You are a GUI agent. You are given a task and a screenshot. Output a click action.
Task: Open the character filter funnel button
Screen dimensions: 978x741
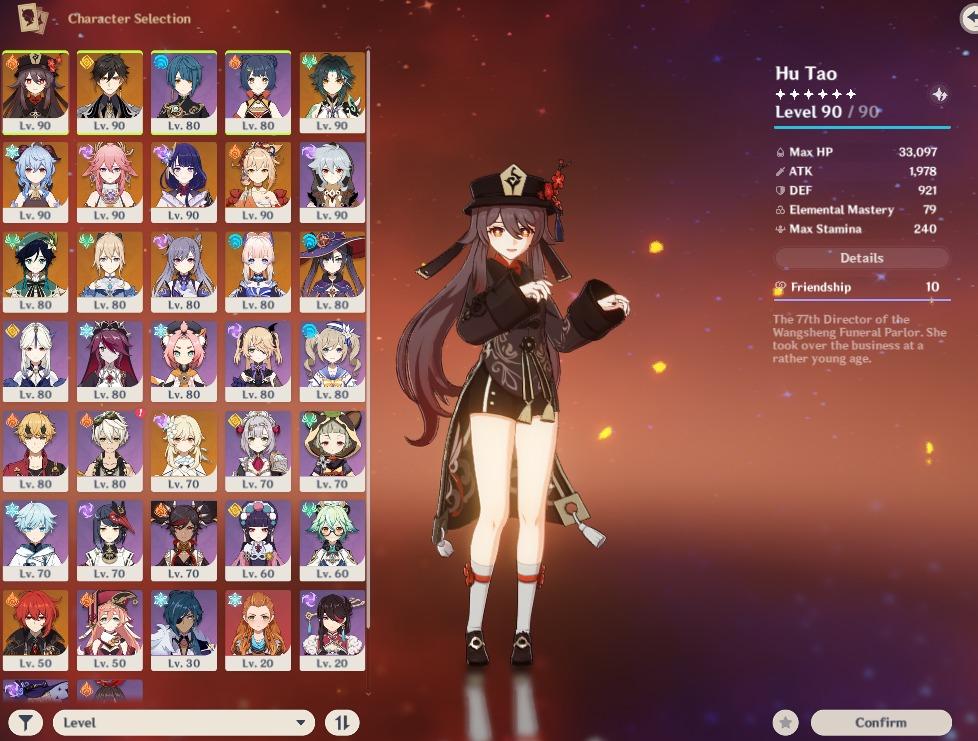click(27, 722)
